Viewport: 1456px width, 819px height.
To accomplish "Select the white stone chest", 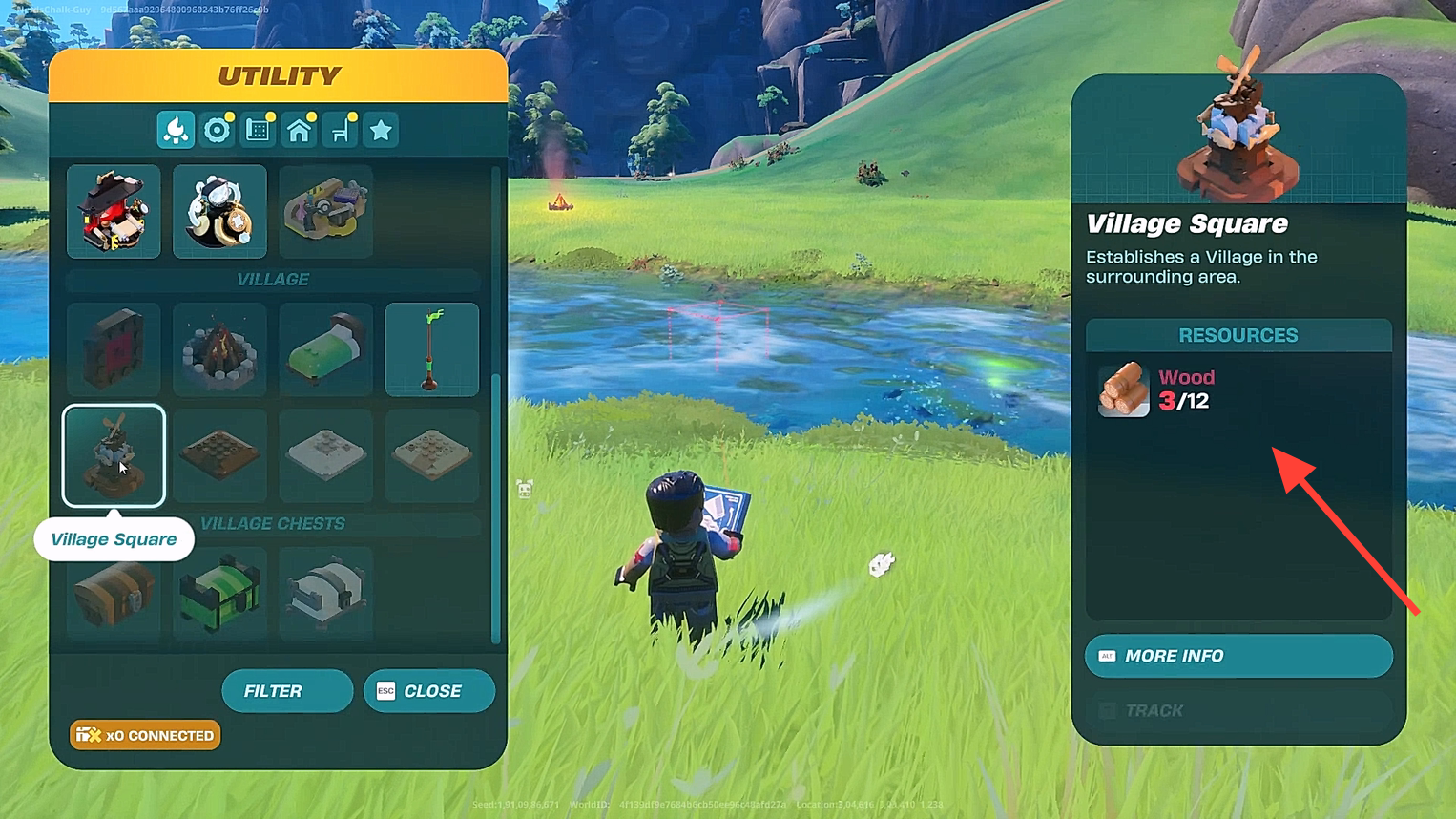I will [x=325, y=593].
